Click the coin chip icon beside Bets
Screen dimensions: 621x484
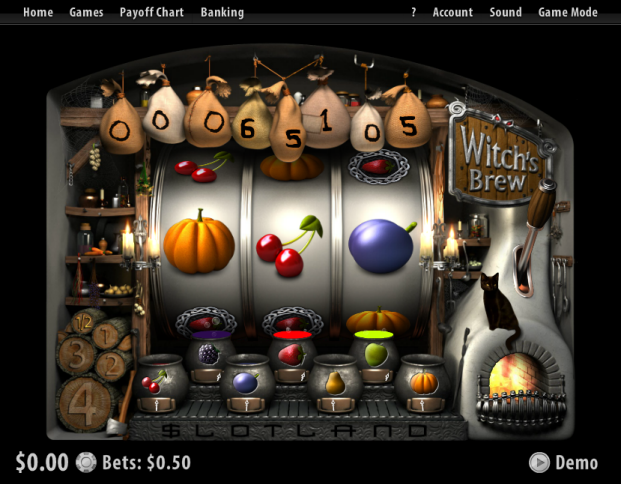(87, 462)
